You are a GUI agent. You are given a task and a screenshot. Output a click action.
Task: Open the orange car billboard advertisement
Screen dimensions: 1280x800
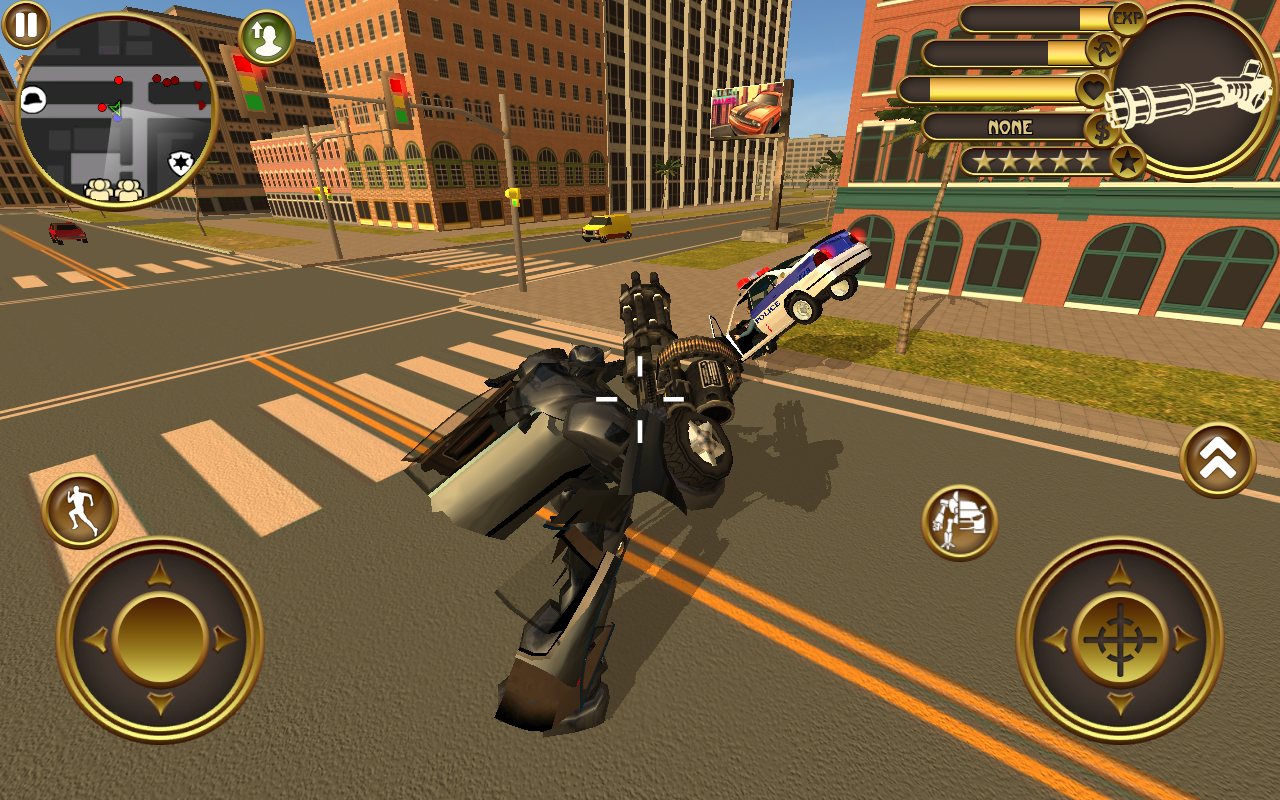pyautogui.click(x=749, y=108)
